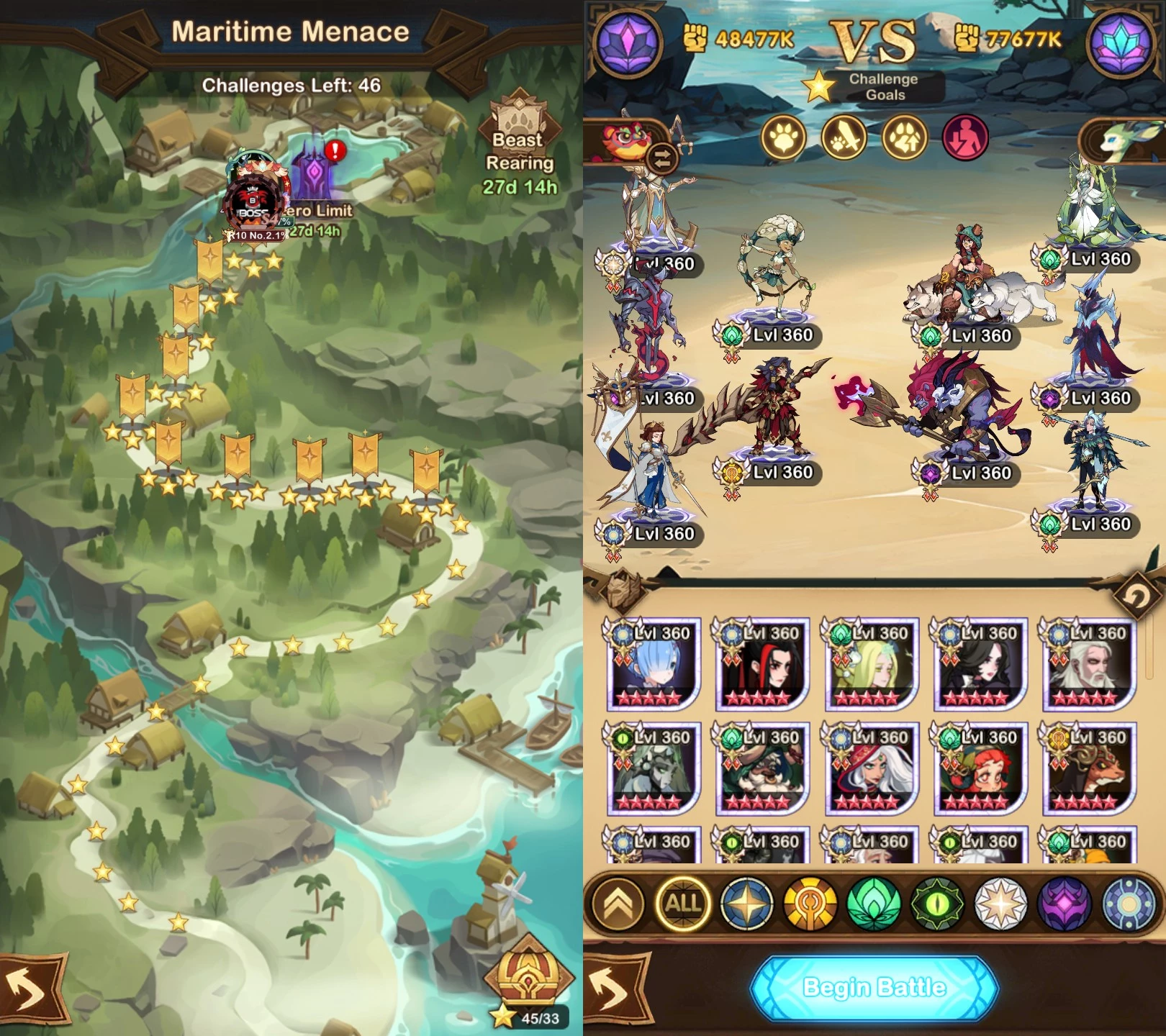Reset formation with the circular arrow button
This screenshot has height=1036, width=1166.
(1136, 594)
